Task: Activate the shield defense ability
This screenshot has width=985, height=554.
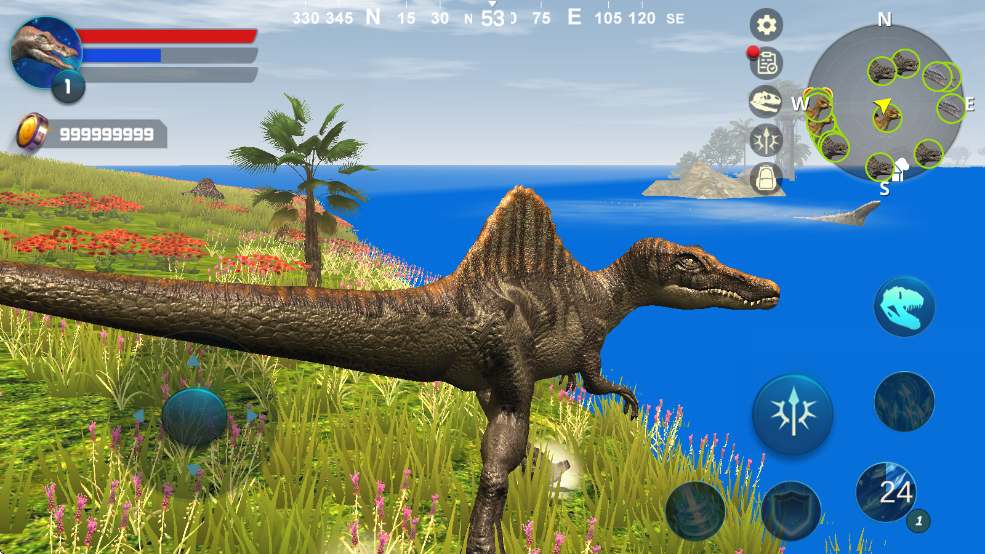Action: [791, 510]
